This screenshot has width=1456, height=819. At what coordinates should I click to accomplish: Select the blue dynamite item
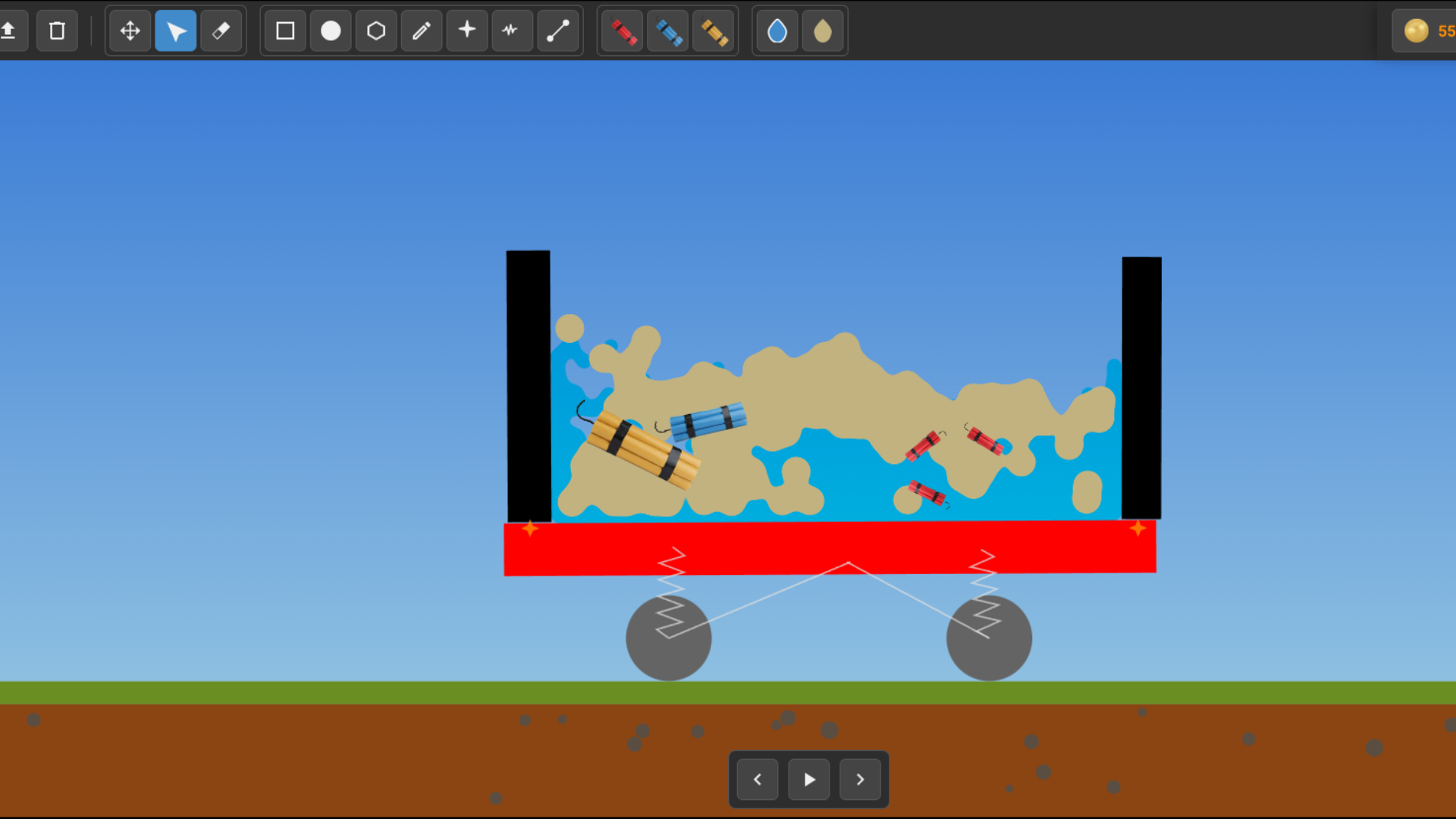coord(668,31)
